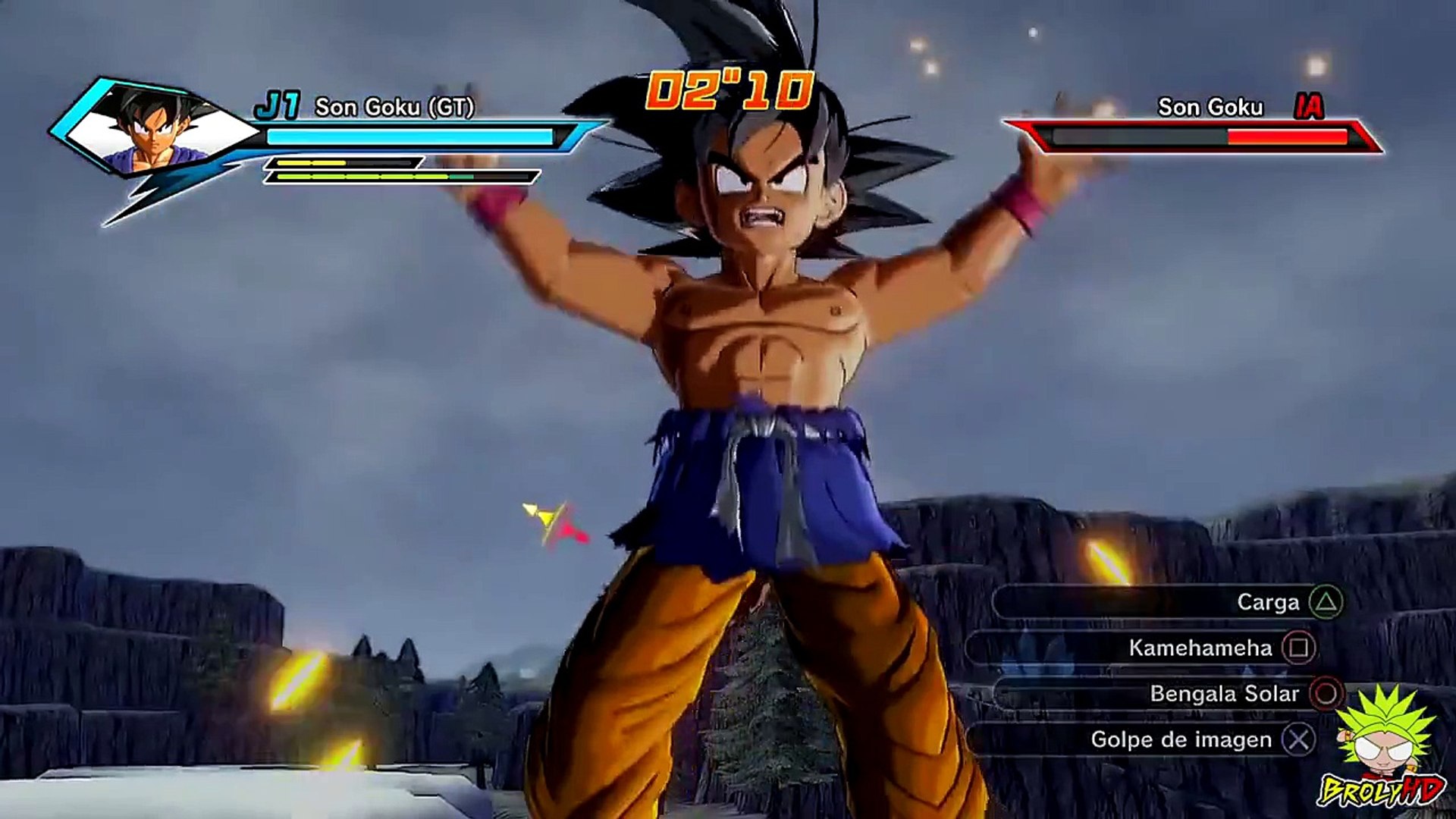The width and height of the screenshot is (1456, 819).
Task: Use the Golpe de imagen skill
Action: 1181,739
